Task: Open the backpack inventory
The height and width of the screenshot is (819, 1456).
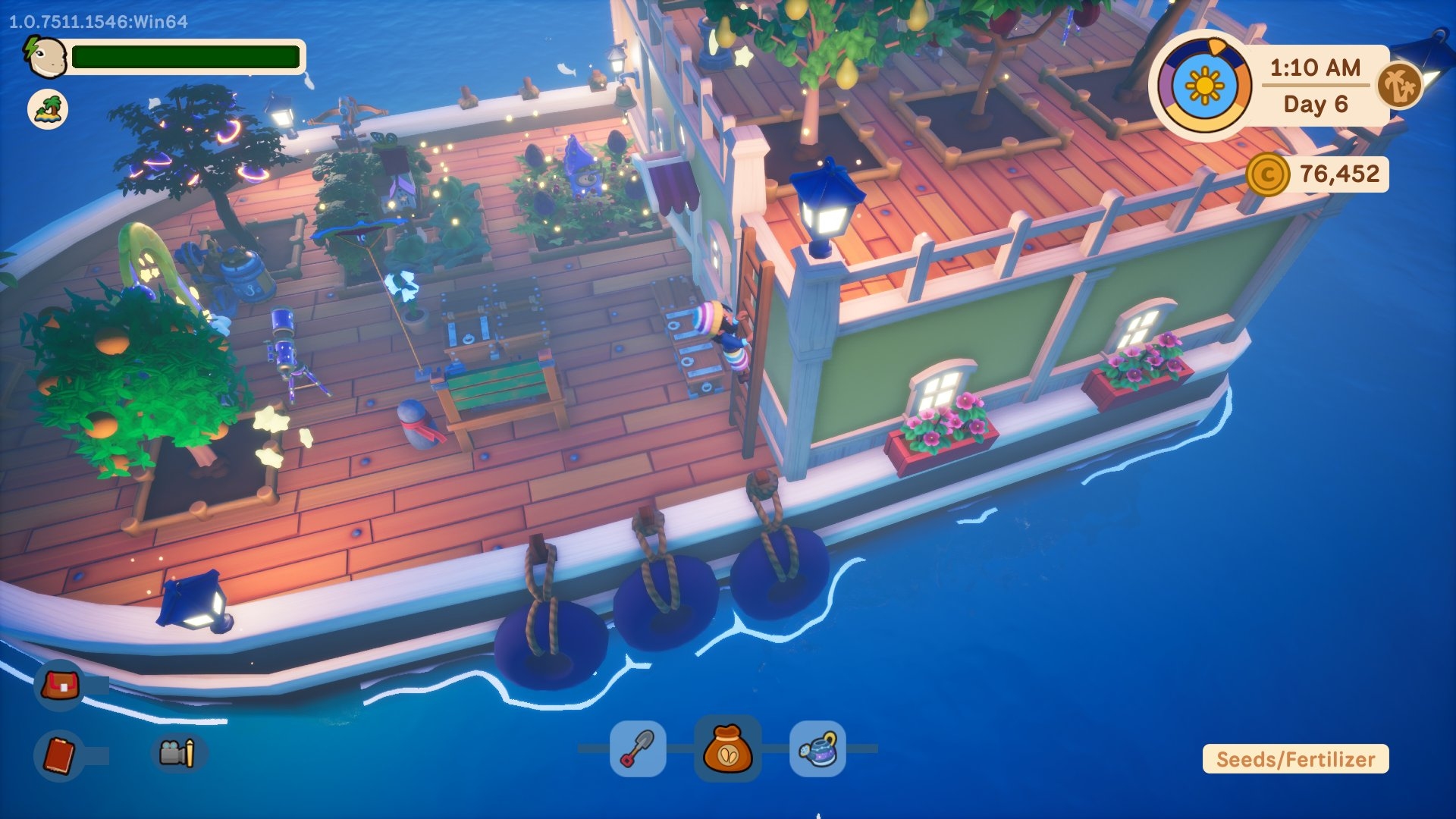Action: click(x=61, y=686)
